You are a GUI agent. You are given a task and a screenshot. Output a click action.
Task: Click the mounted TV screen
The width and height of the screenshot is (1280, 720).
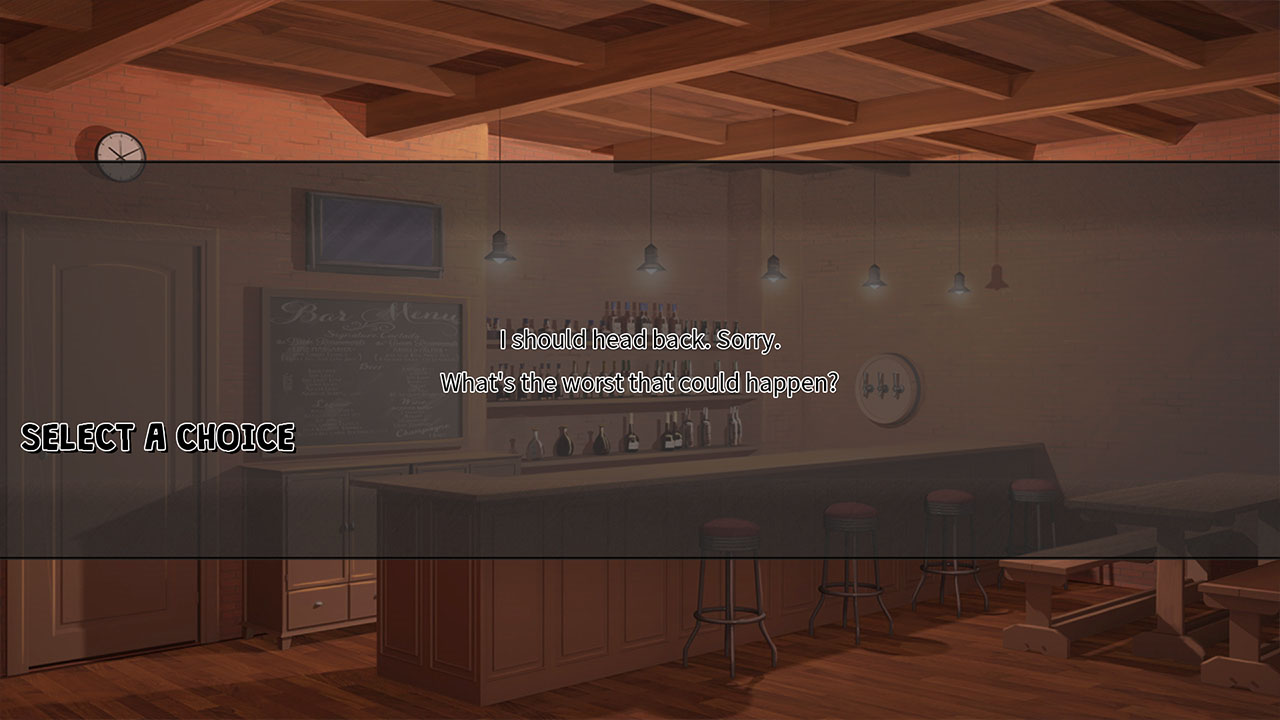pyautogui.click(x=367, y=234)
